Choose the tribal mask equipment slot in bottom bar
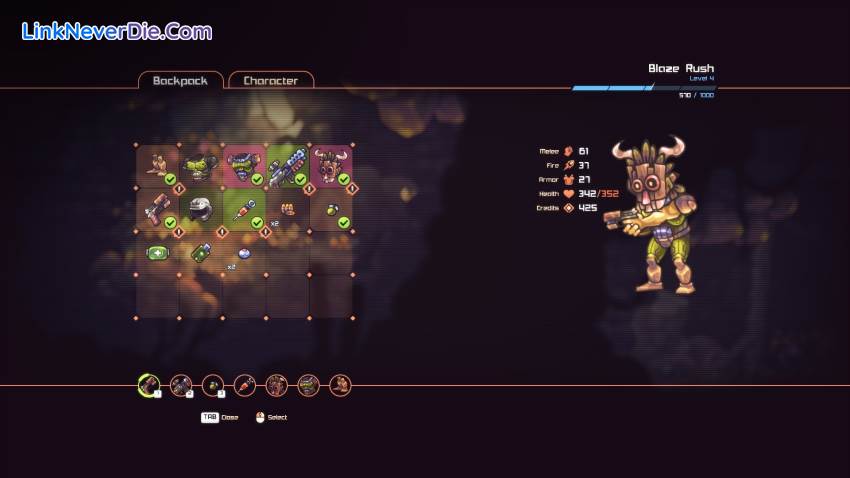The image size is (850, 478). 277,385
